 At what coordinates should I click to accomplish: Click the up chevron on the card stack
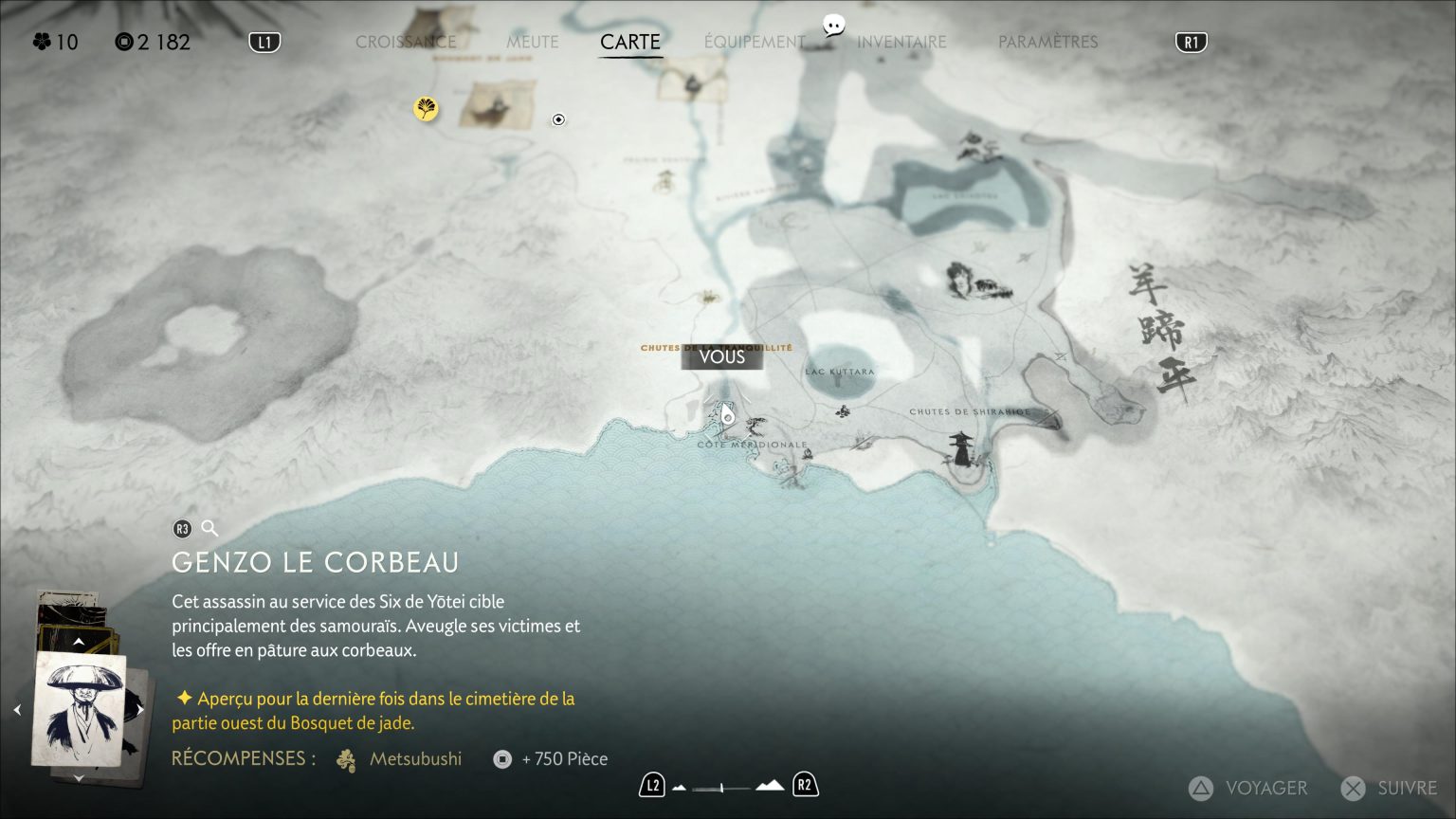pyautogui.click(x=79, y=642)
